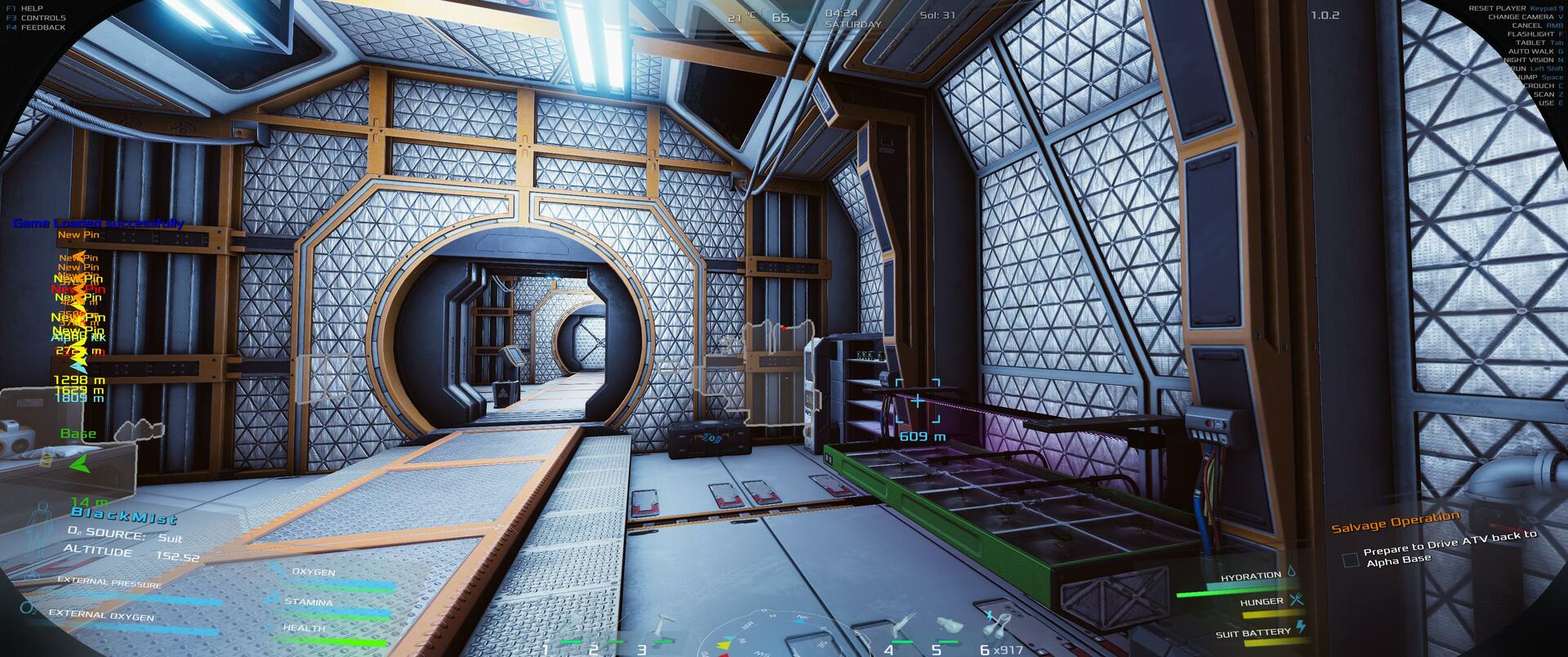Tick the Drive ATV objective checkbox
Viewport: 1568px width, 657px height.
point(1351,560)
